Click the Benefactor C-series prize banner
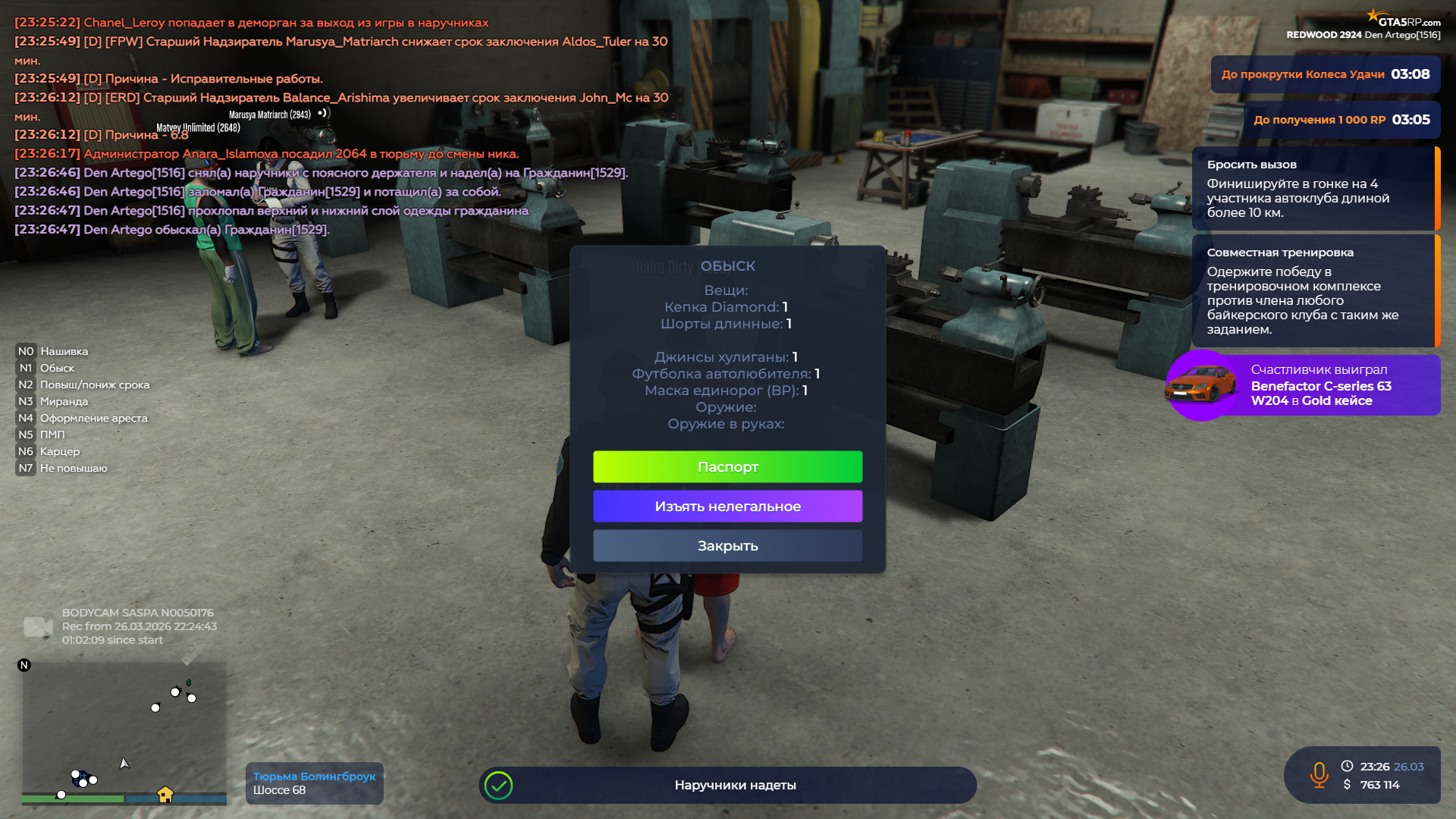Viewport: 1456px width, 819px height. (x=1303, y=385)
